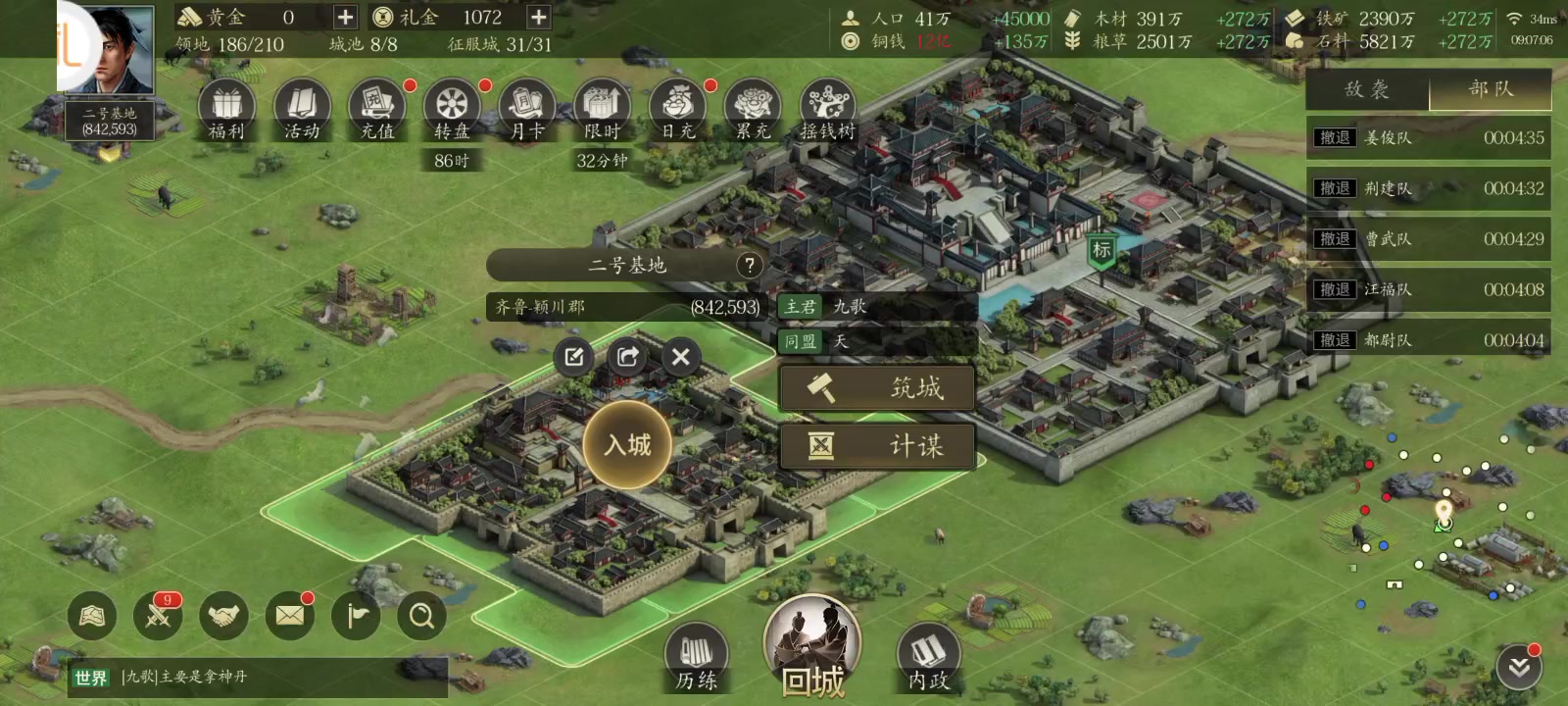
Task: Open the 摇钱树 money tree icon
Action: click(x=828, y=109)
